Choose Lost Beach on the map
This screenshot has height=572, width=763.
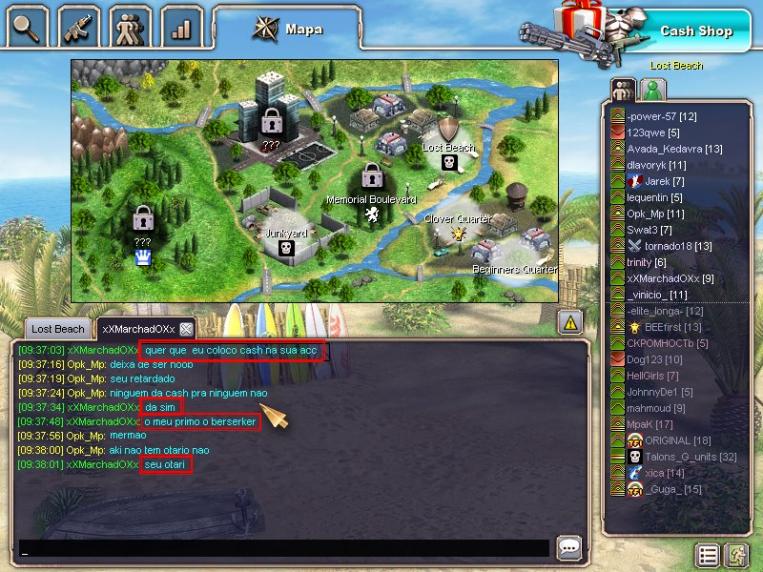pos(449,147)
